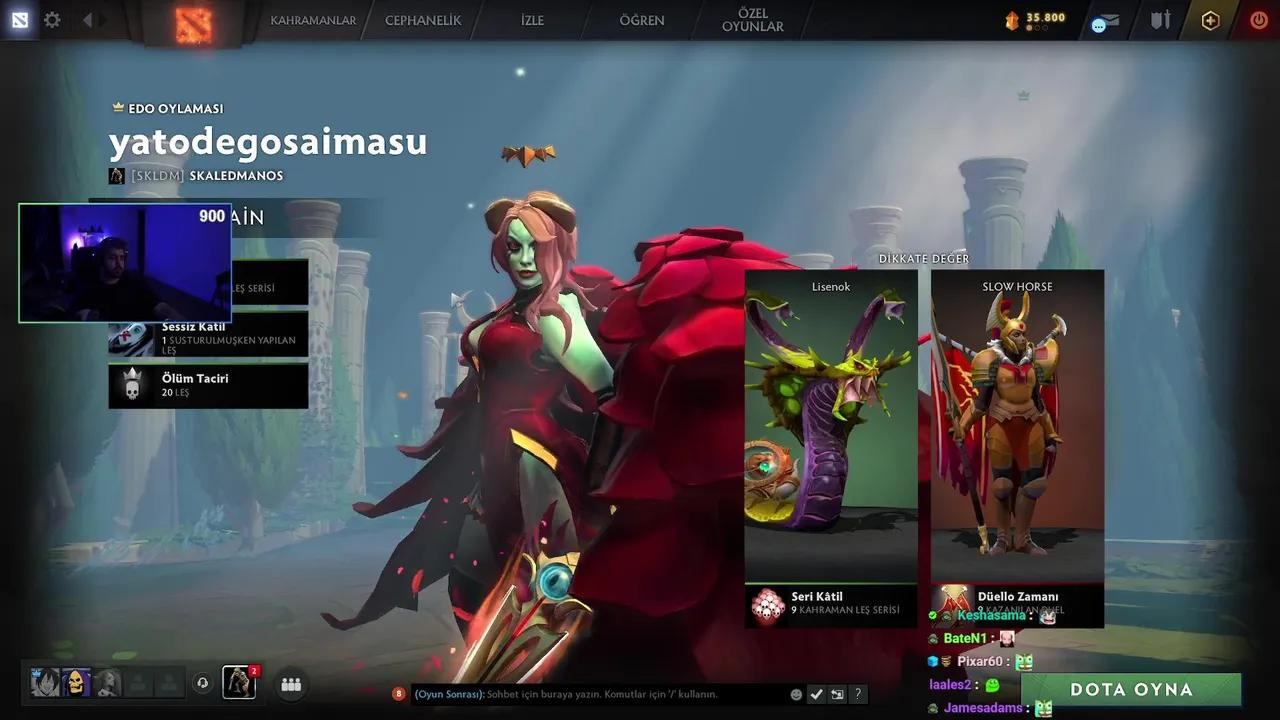The width and height of the screenshot is (1280, 720).
Task: Open the emoticon picker in the chatbox
Action: click(796, 693)
